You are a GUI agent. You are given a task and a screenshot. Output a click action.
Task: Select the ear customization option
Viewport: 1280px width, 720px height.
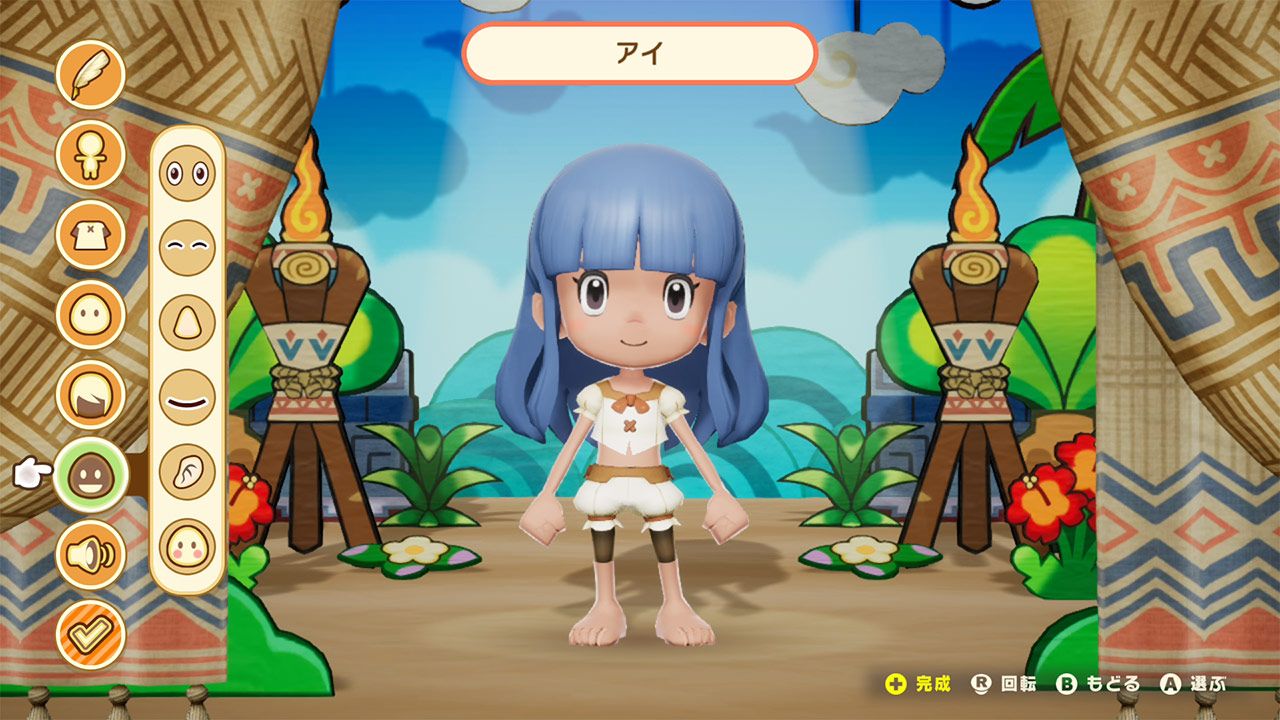pyautogui.click(x=183, y=471)
